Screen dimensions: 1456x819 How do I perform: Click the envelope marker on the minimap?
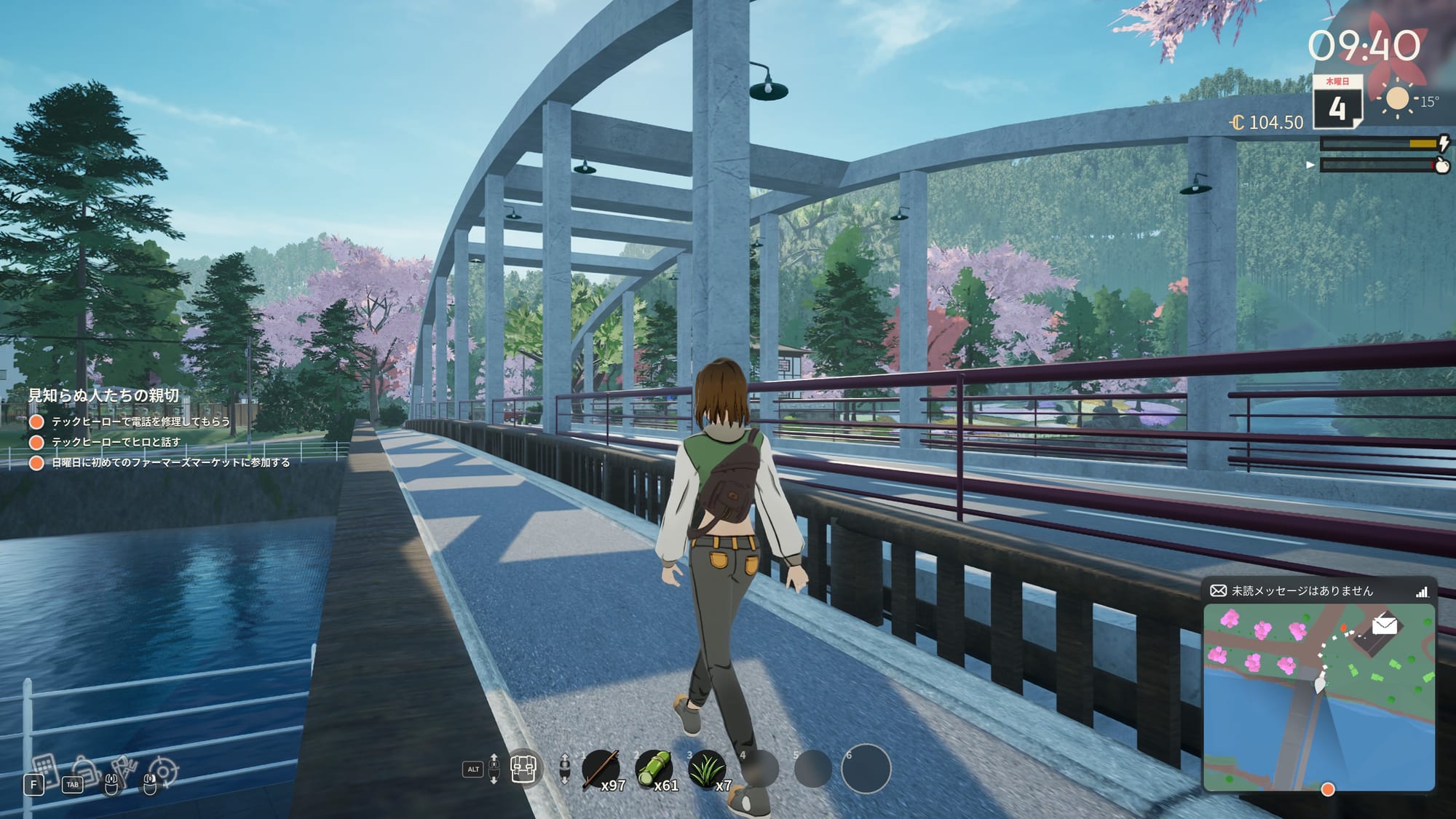click(1384, 625)
